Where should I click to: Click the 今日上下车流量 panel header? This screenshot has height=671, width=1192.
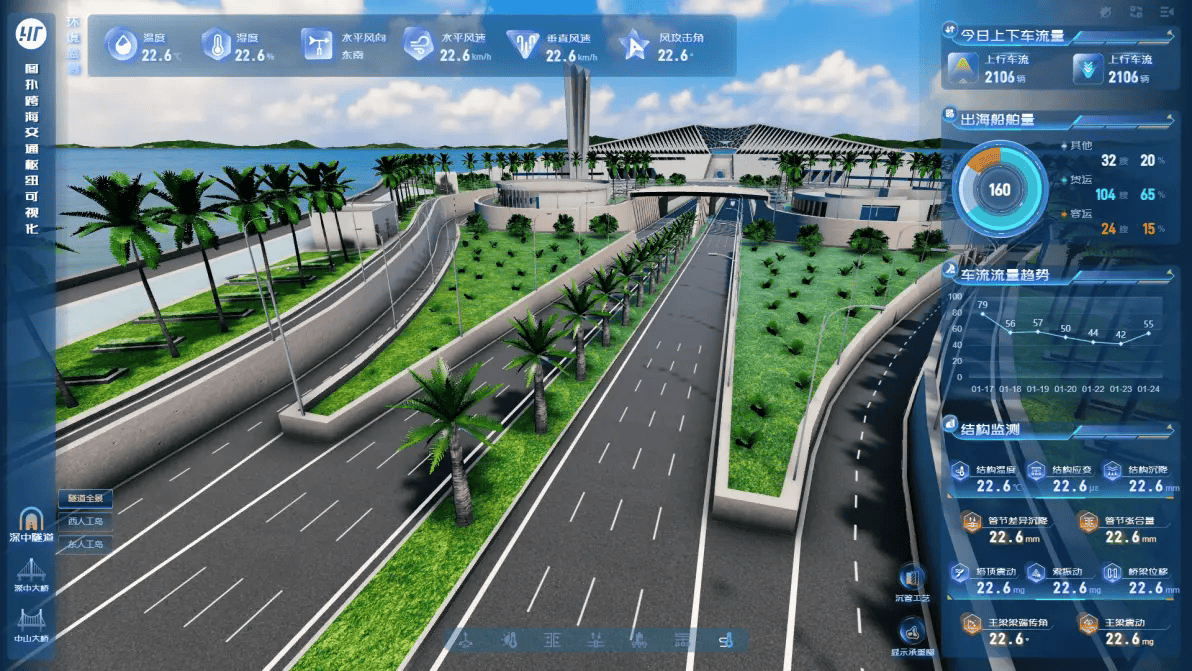1012,36
